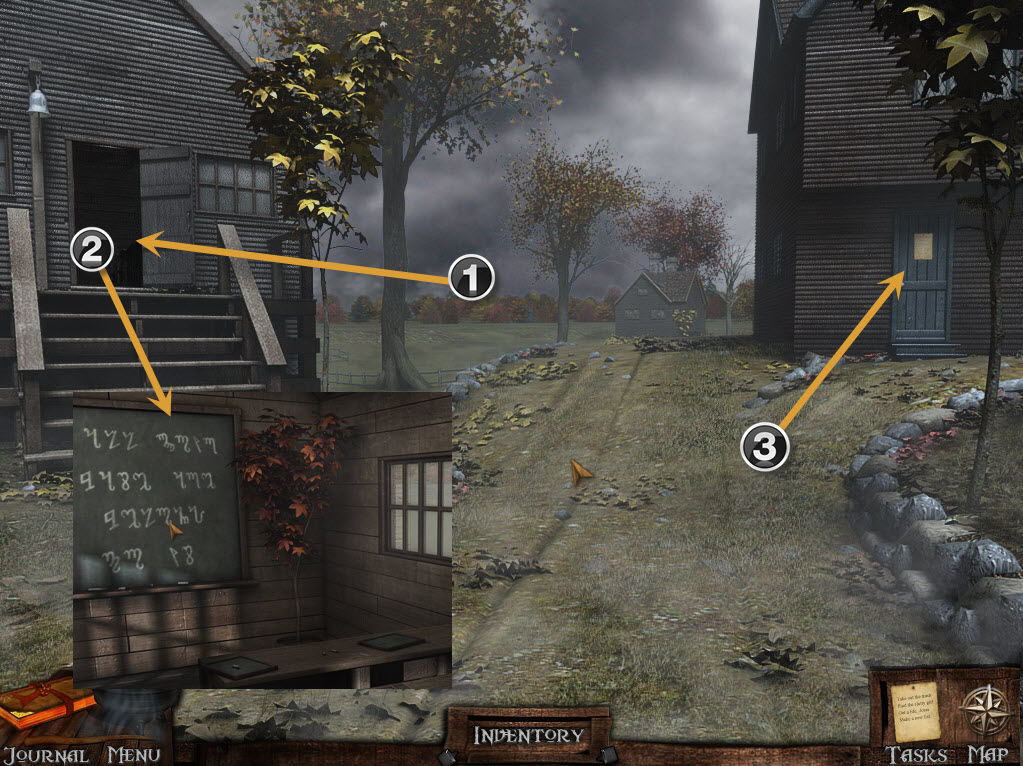Viewport: 1023px width, 766px height.
Task: Show the Tasks note
Action: click(915, 711)
